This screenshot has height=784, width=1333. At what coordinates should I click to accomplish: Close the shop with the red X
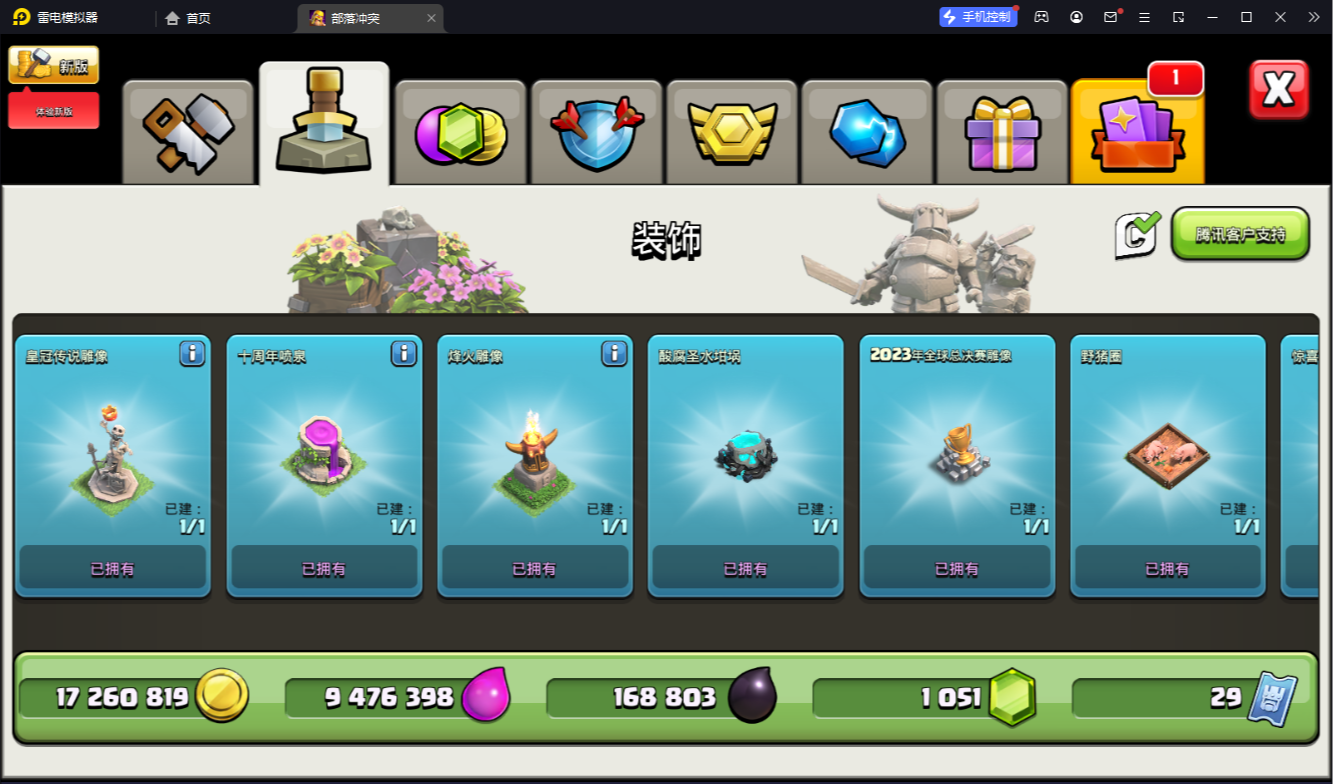click(1279, 90)
